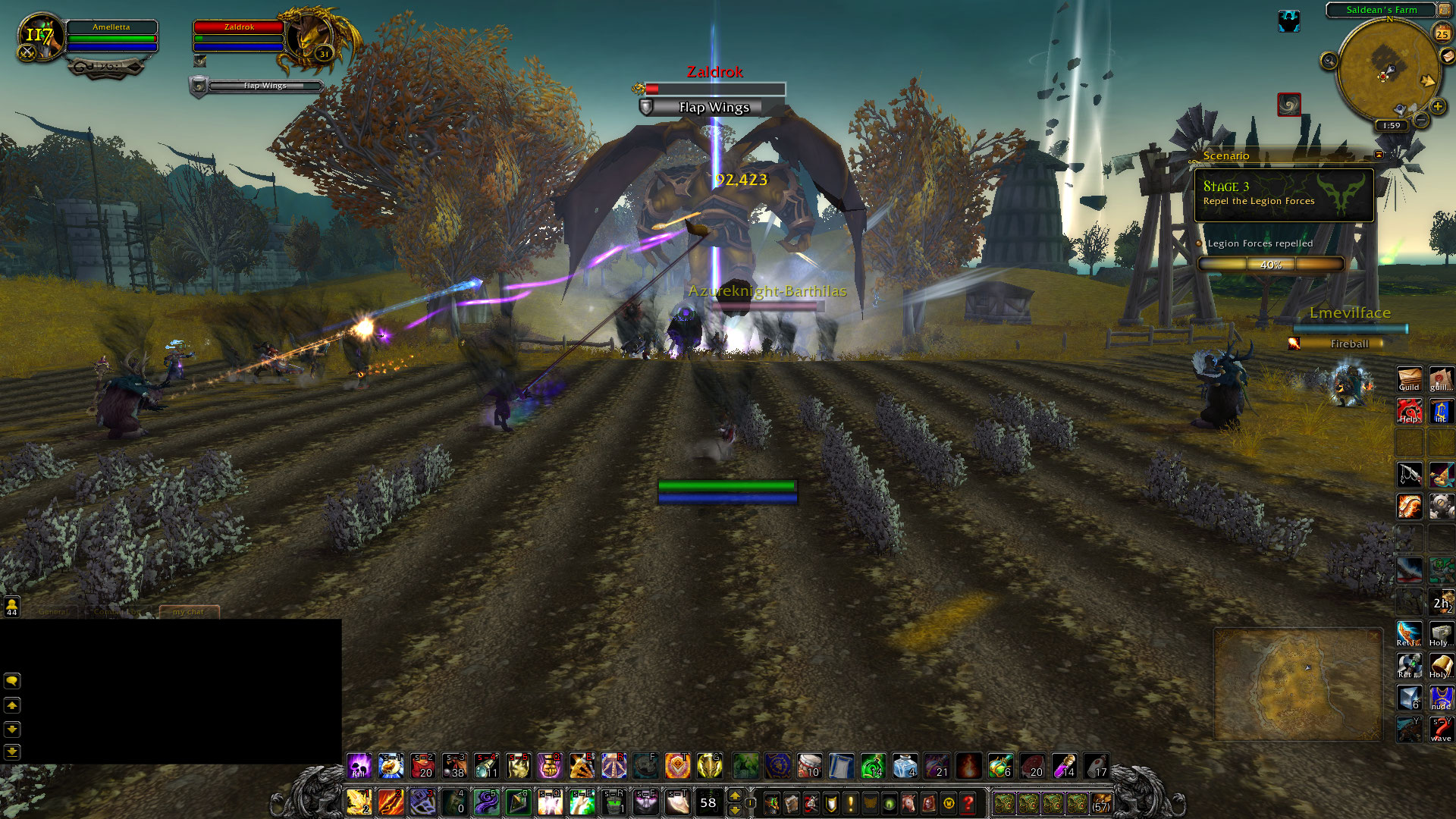Switch to the my chat tab
1456x819 pixels.
pyautogui.click(x=189, y=611)
